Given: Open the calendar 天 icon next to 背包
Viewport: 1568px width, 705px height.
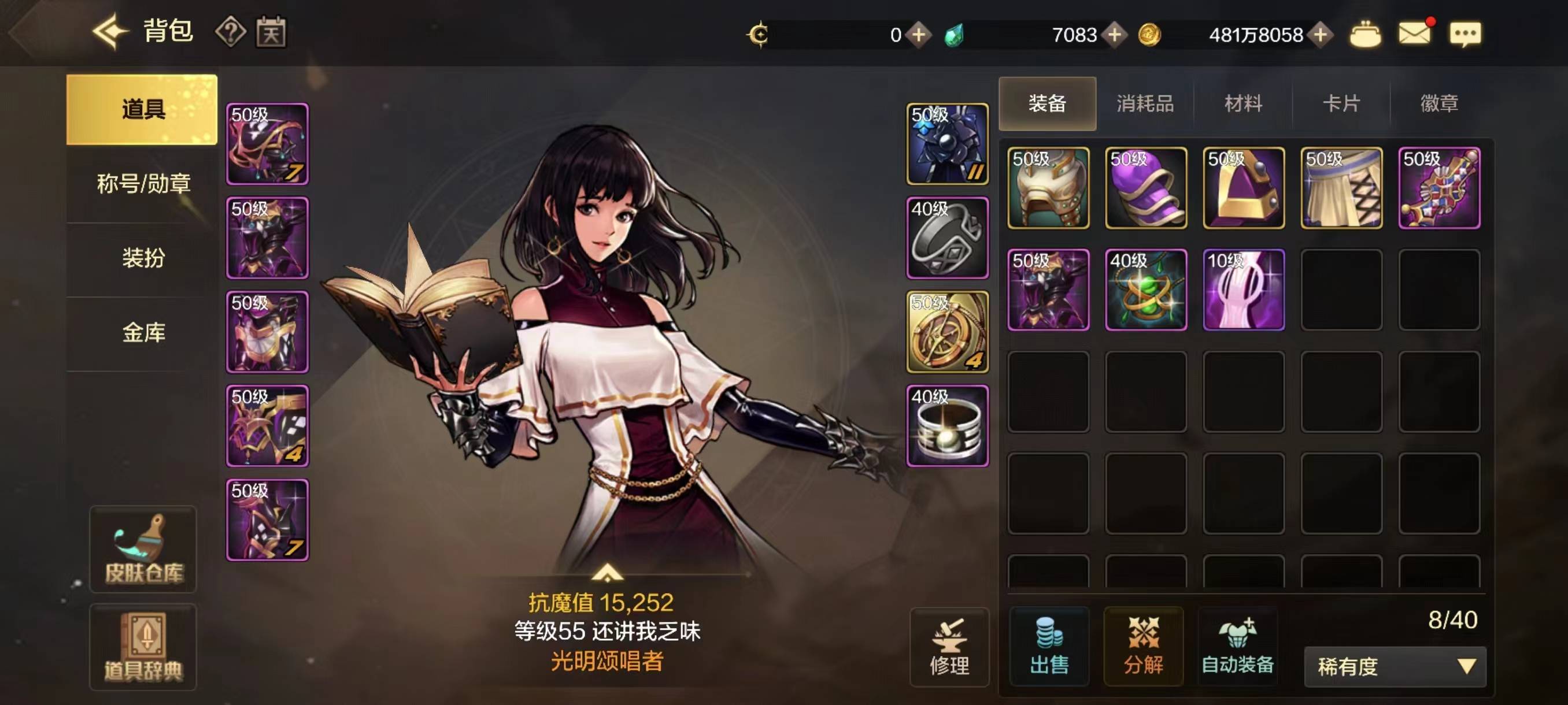Looking at the screenshot, I should click(x=273, y=33).
